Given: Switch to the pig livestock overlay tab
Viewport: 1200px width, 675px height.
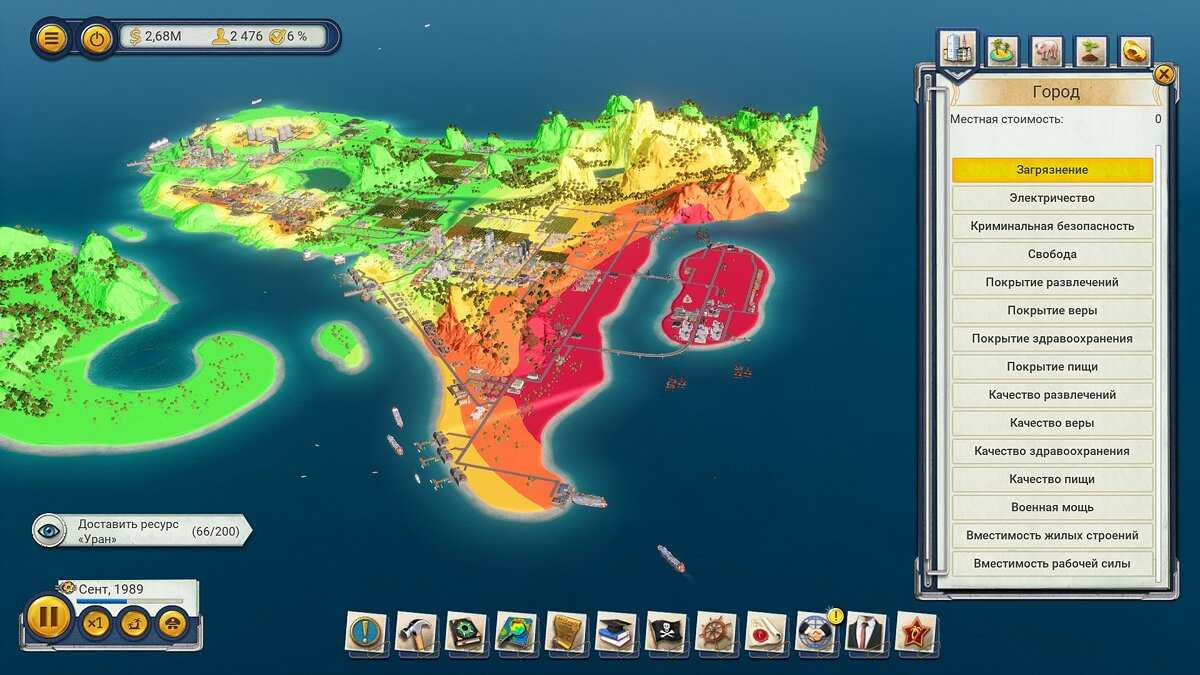Looking at the screenshot, I should (1047, 50).
